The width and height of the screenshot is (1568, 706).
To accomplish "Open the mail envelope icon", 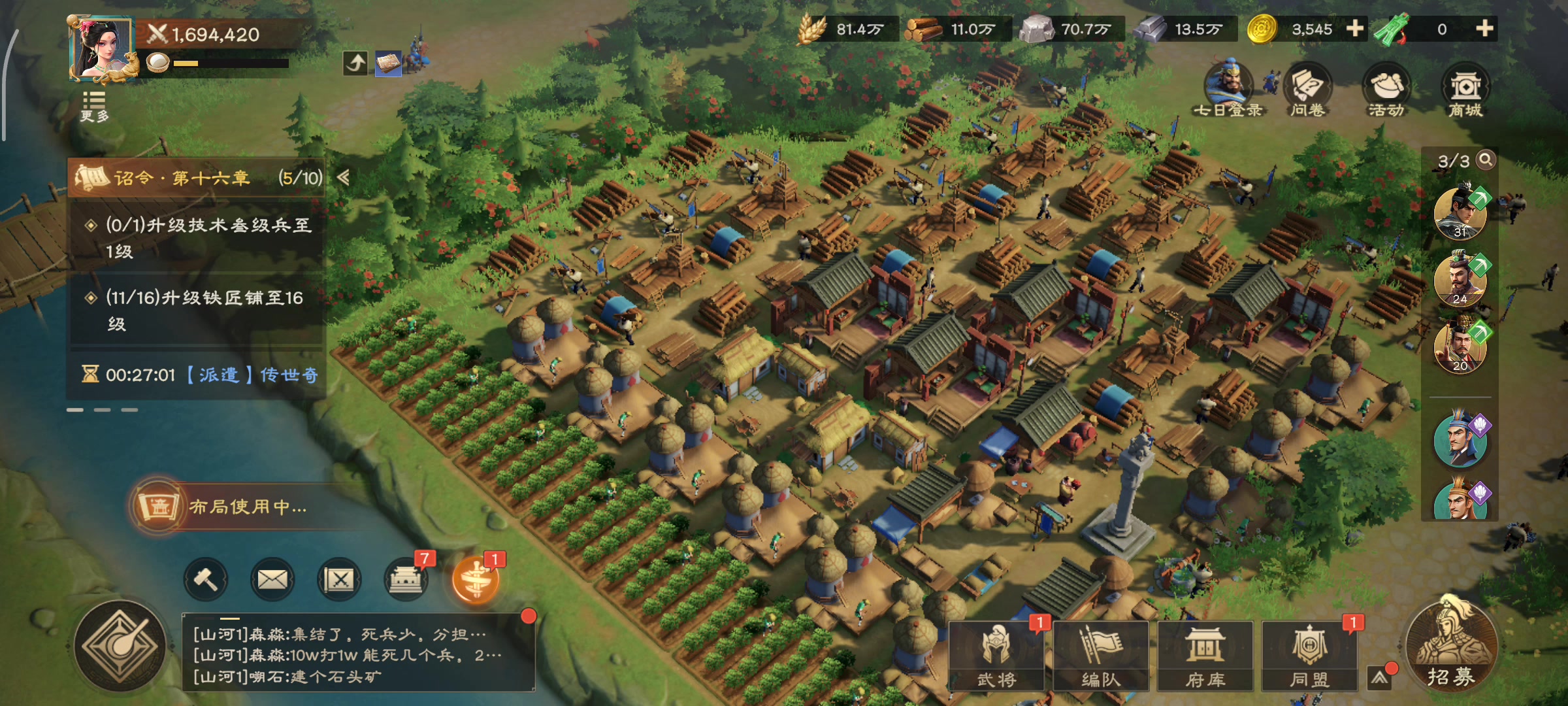I will click(x=272, y=579).
